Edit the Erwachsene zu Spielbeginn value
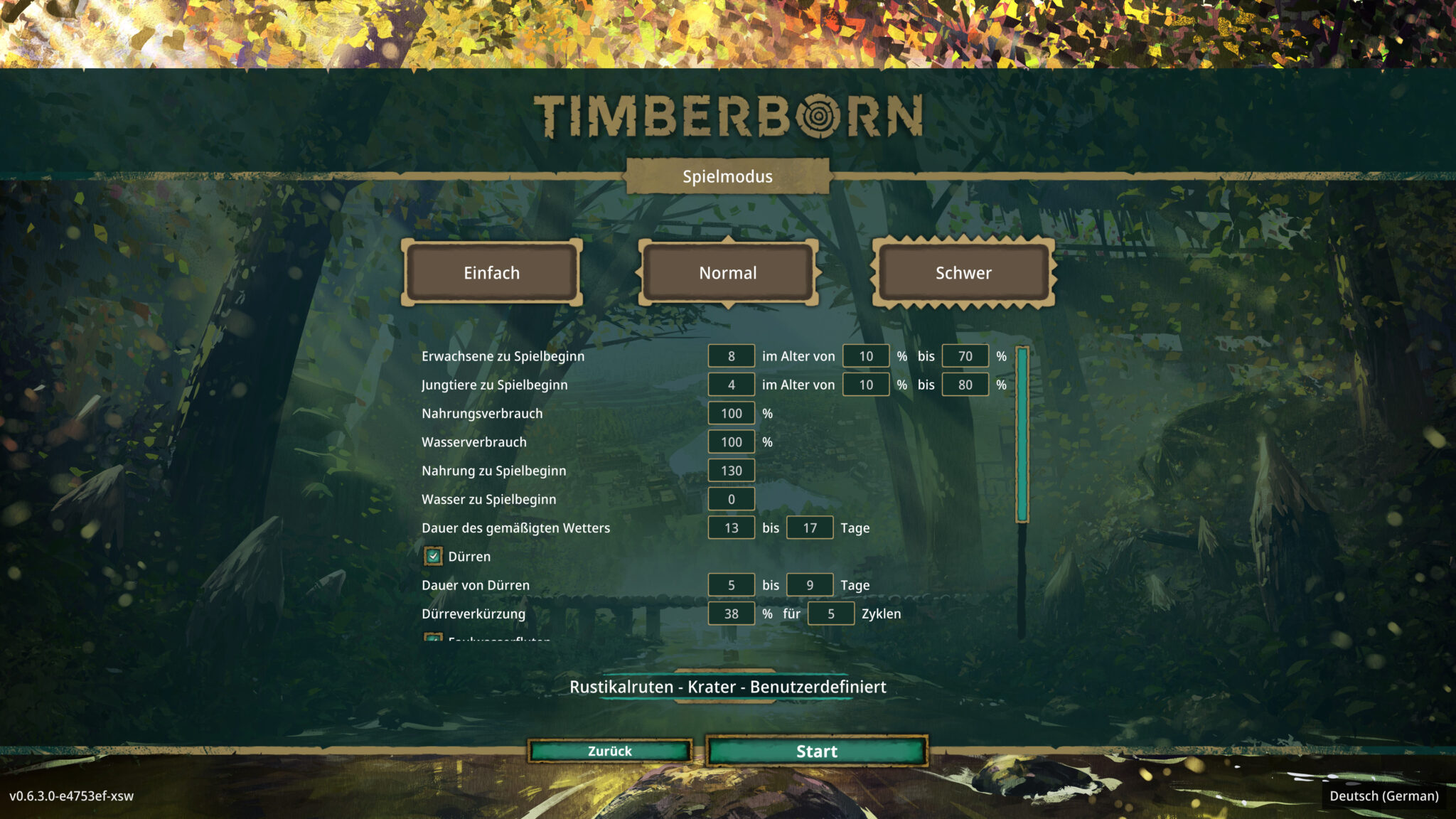The image size is (1456, 819). [731, 355]
